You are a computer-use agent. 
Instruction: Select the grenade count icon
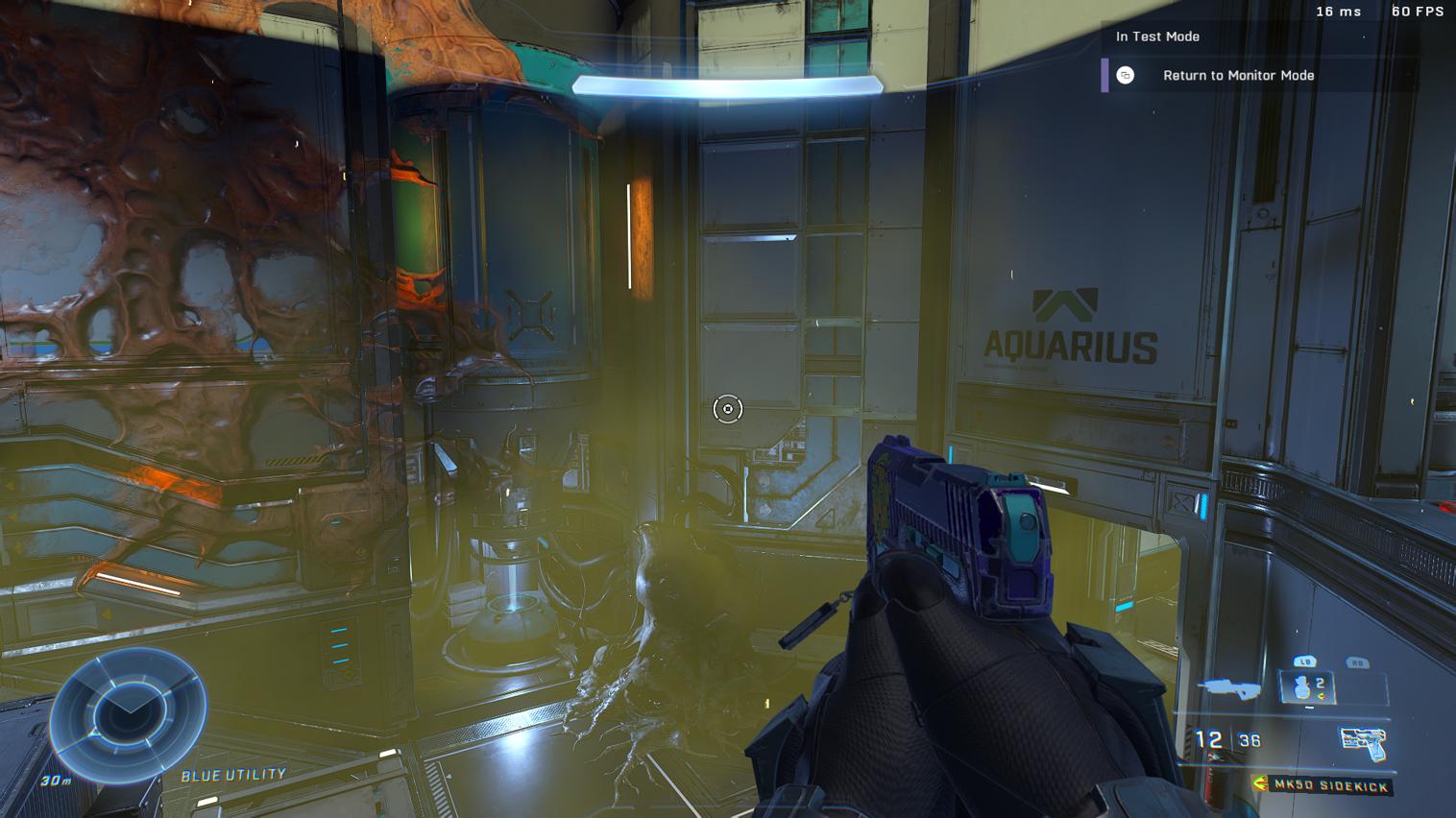pos(1301,686)
